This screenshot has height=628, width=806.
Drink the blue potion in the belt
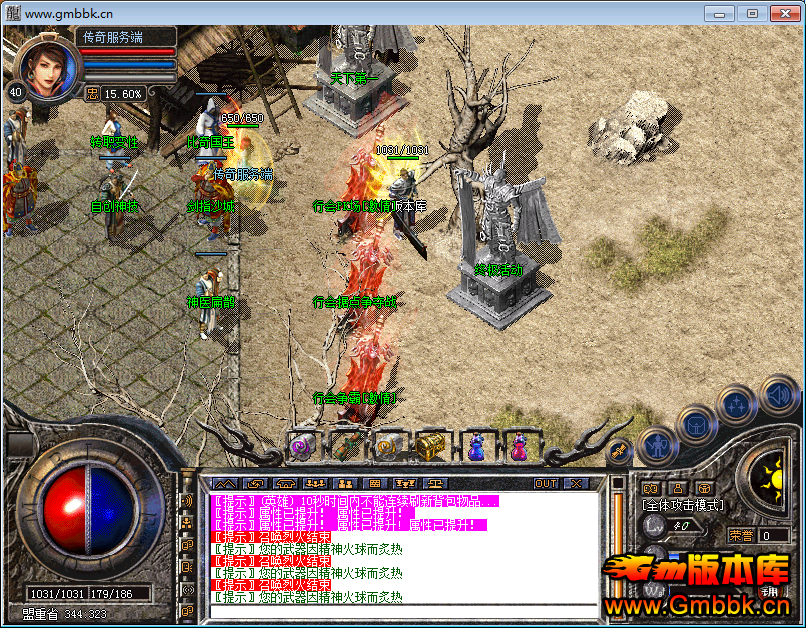tap(475, 446)
